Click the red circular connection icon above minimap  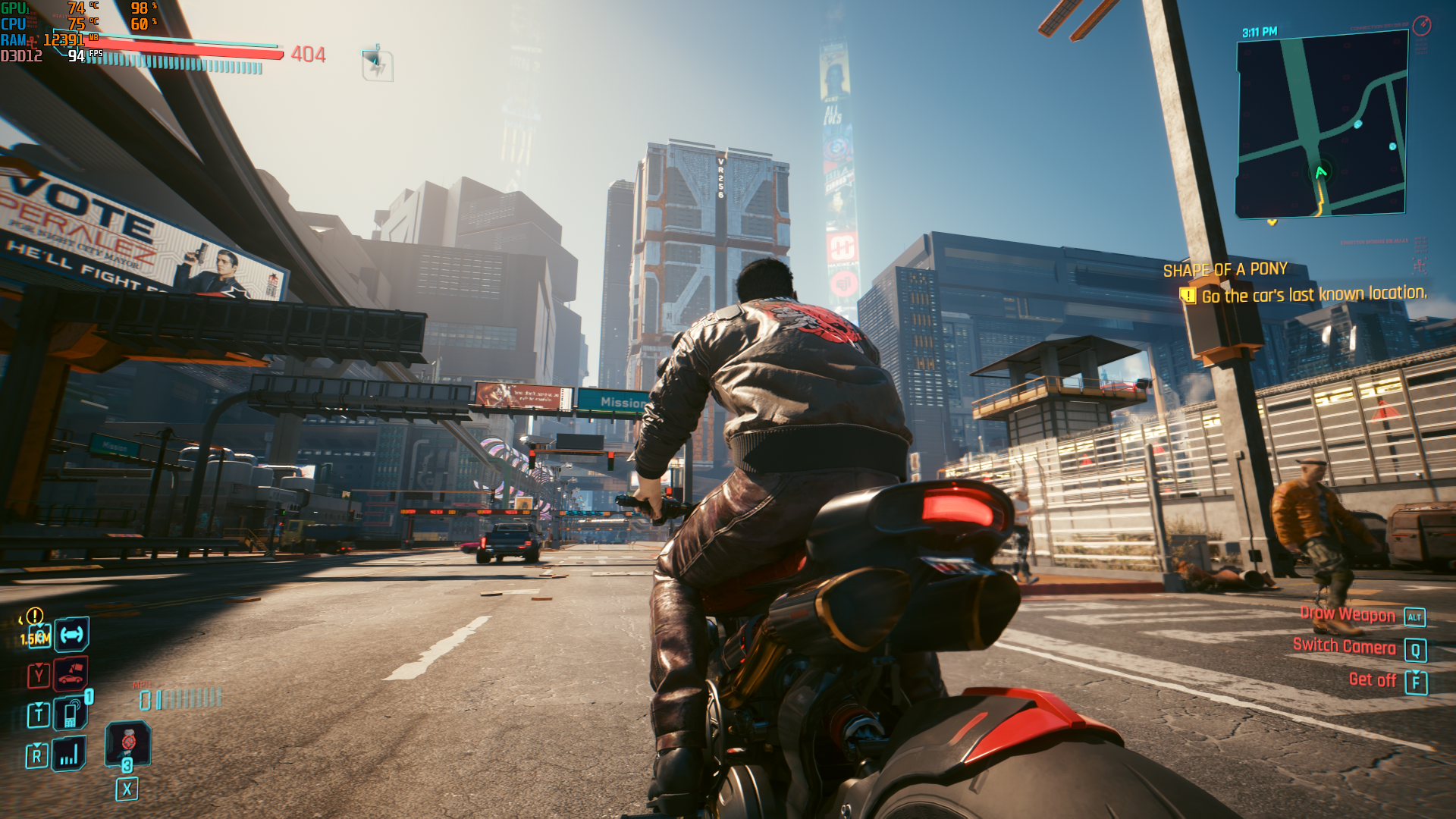(1422, 26)
